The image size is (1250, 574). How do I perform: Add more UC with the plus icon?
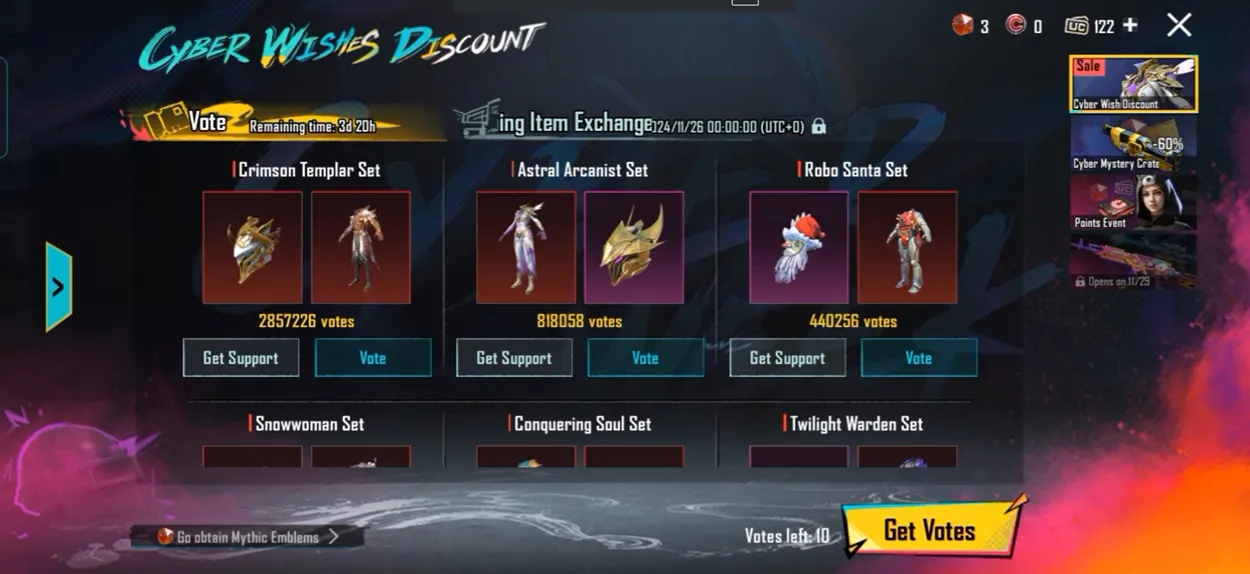click(1130, 25)
